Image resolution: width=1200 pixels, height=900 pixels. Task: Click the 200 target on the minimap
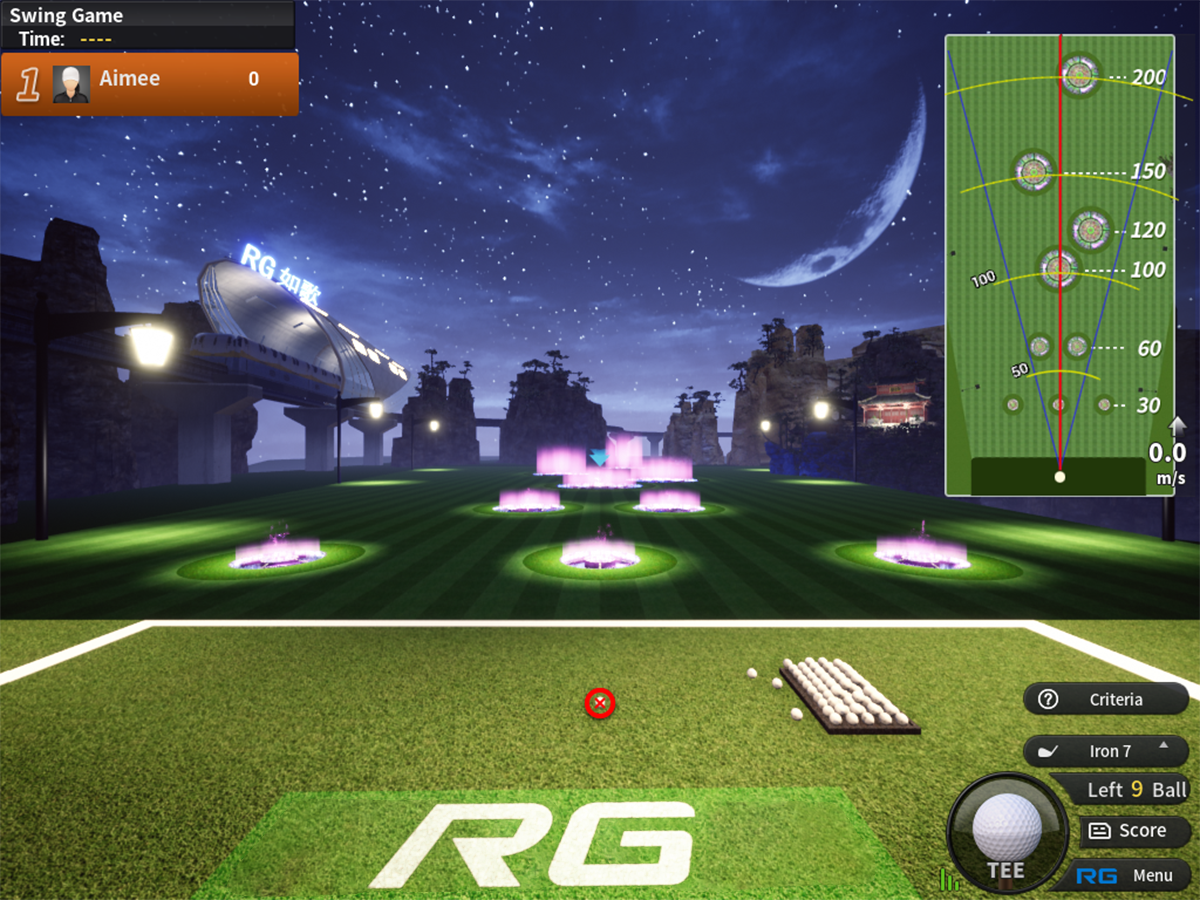click(x=1079, y=75)
